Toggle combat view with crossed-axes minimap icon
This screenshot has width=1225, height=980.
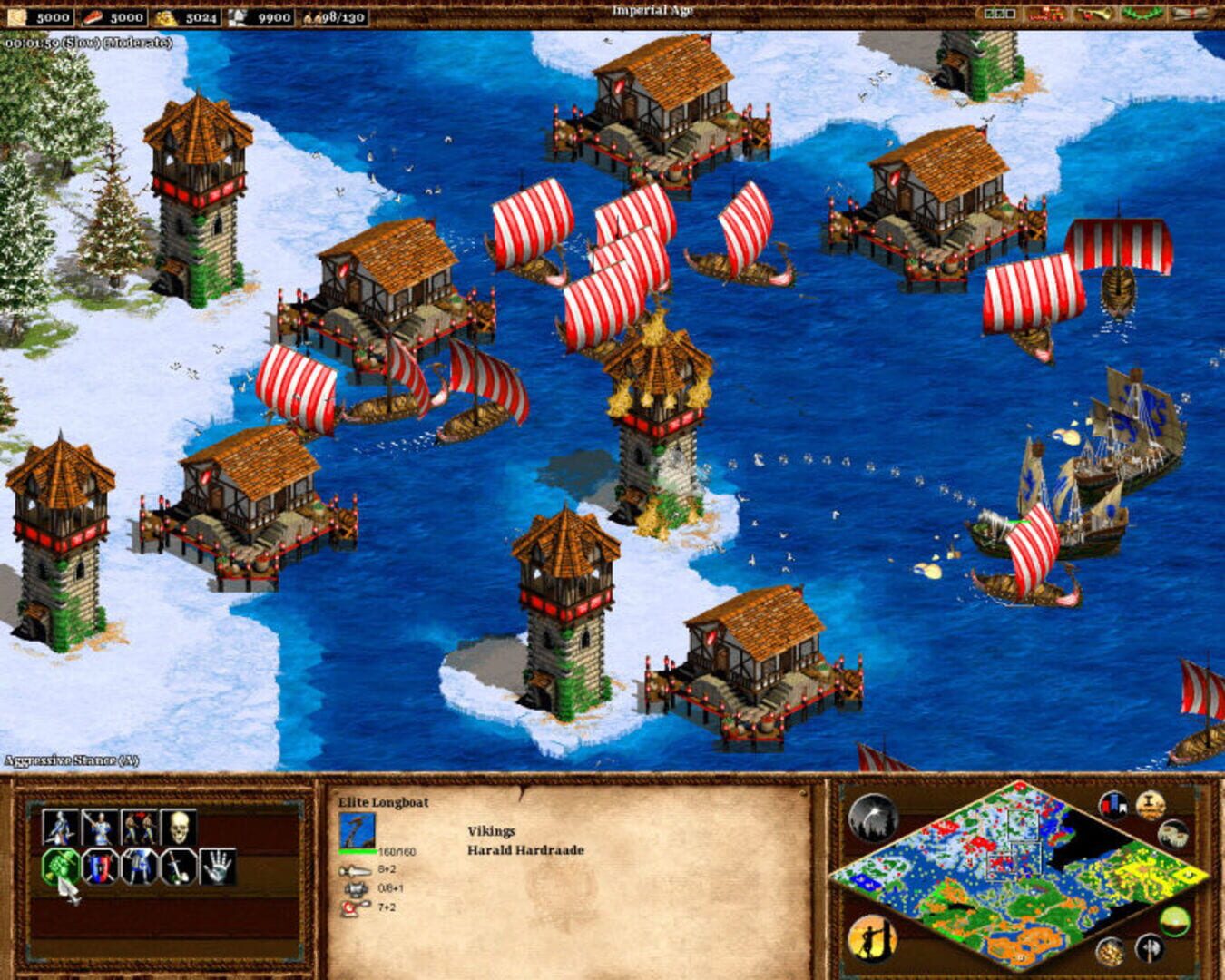(x=1151, y=948)
